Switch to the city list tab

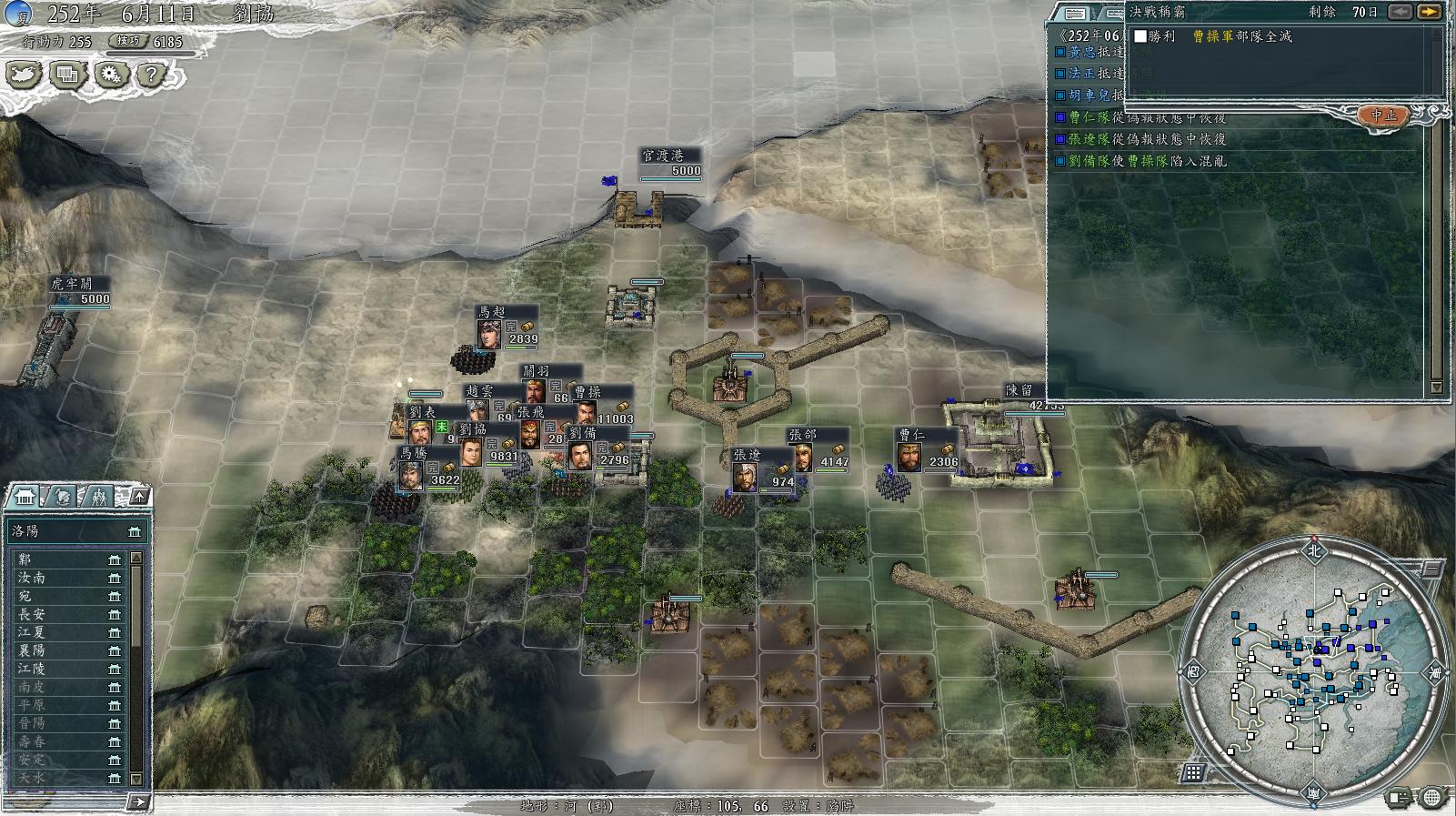(25, 497)
